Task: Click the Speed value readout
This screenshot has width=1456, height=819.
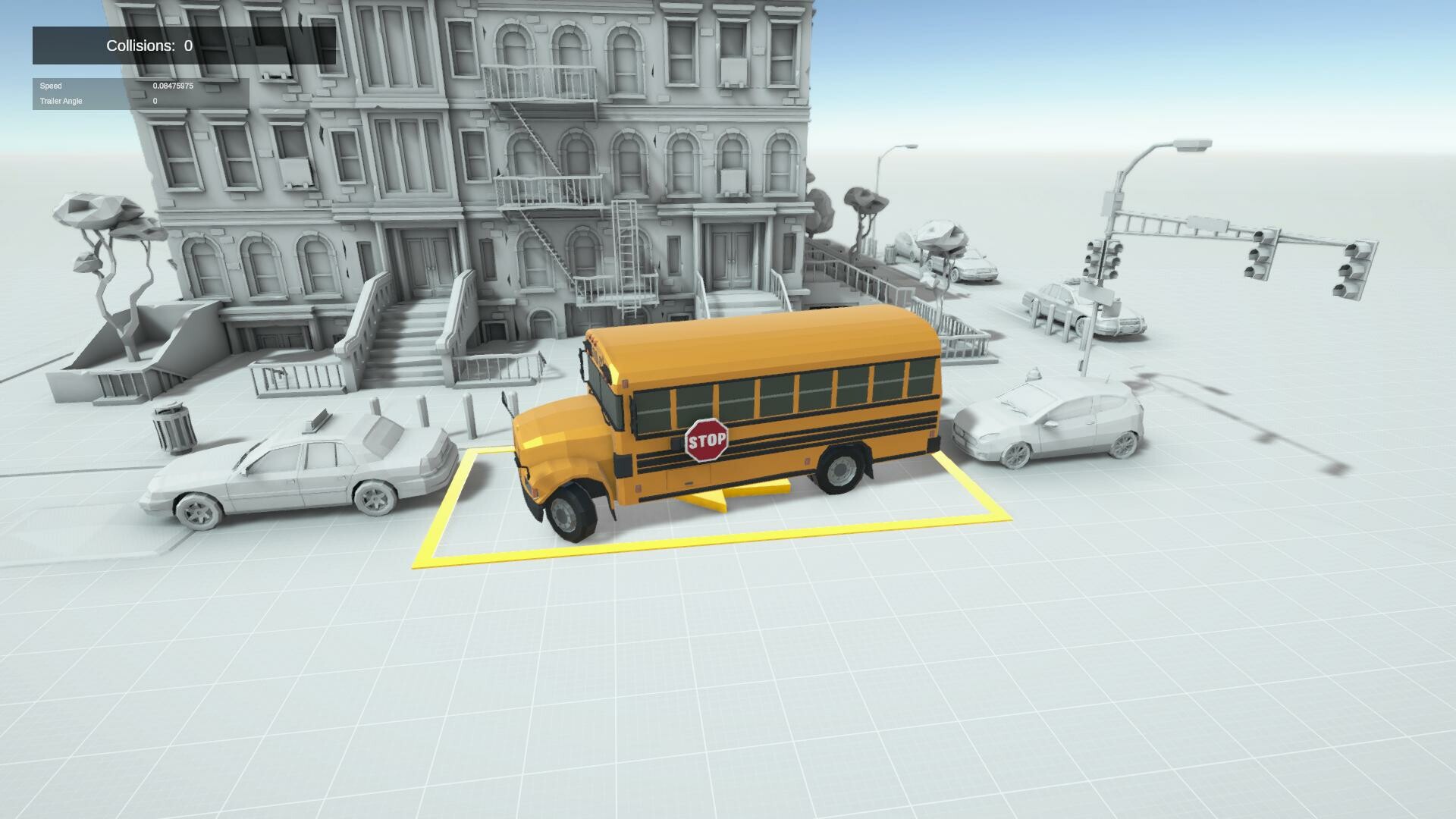Action: (x=173, y=86)
